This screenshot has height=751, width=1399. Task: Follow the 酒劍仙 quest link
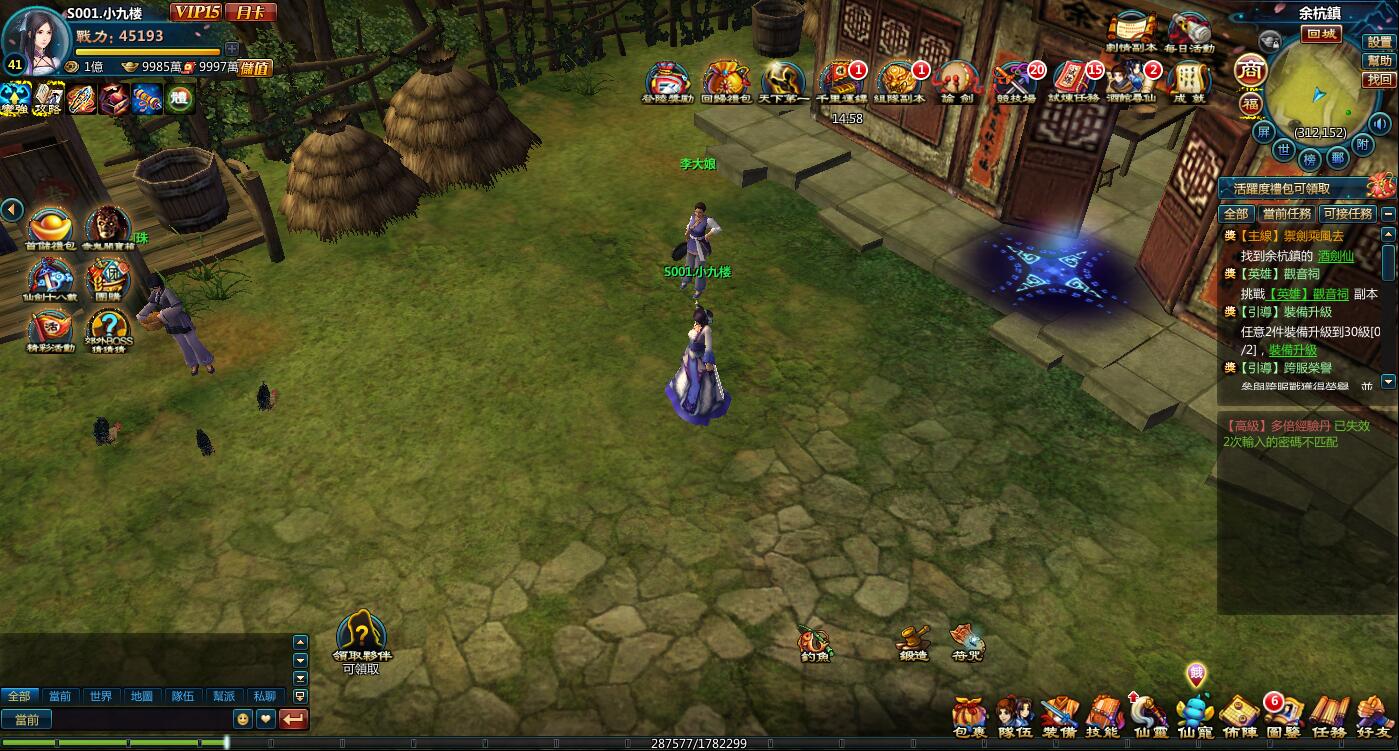1335,256
